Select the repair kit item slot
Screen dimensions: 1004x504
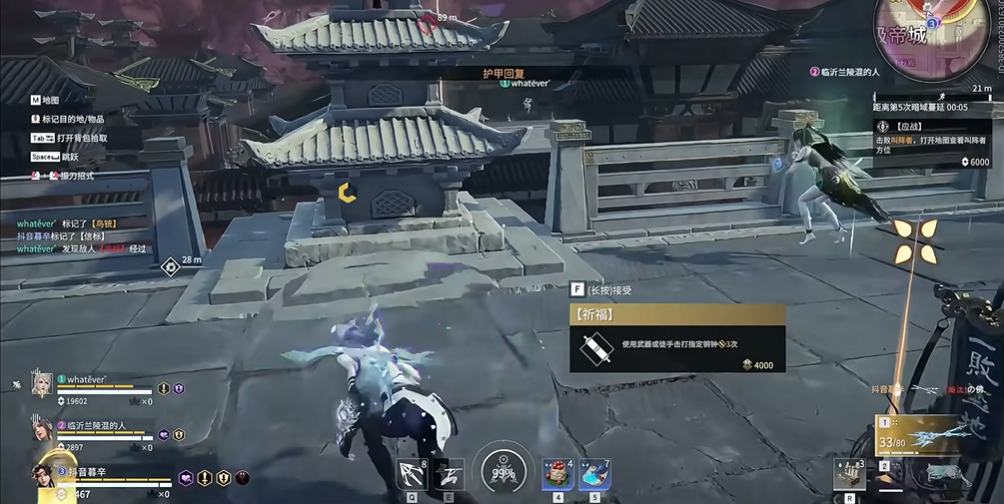[x=848, y=474]
